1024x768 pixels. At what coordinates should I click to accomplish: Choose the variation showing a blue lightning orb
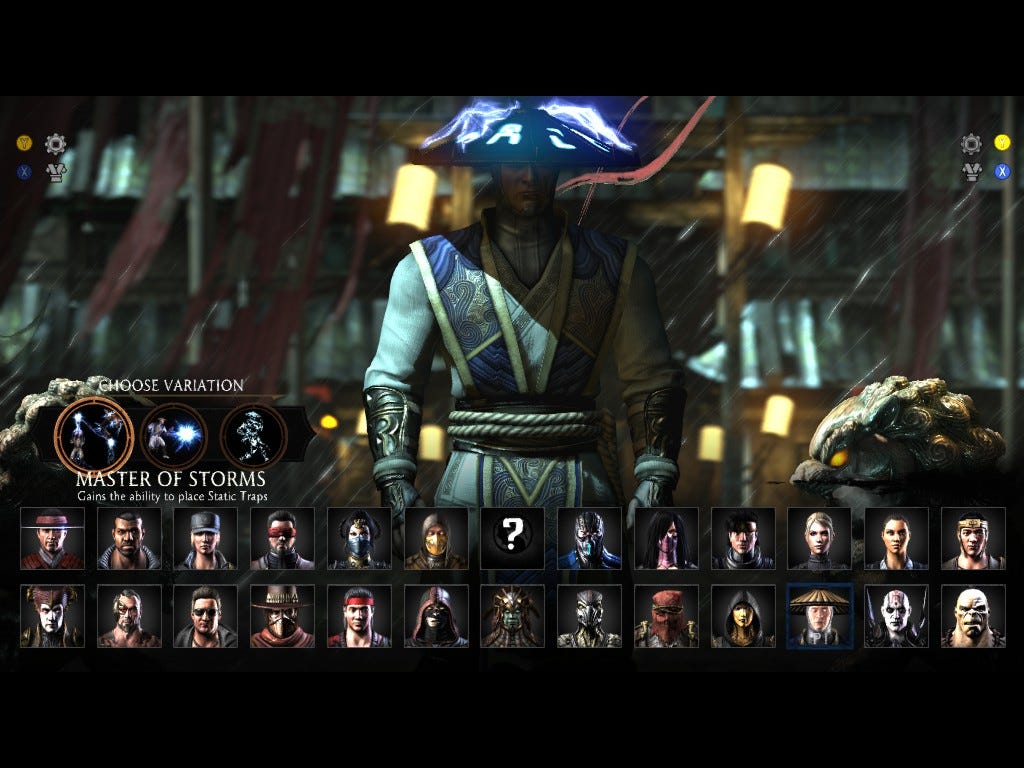point(174,435)
